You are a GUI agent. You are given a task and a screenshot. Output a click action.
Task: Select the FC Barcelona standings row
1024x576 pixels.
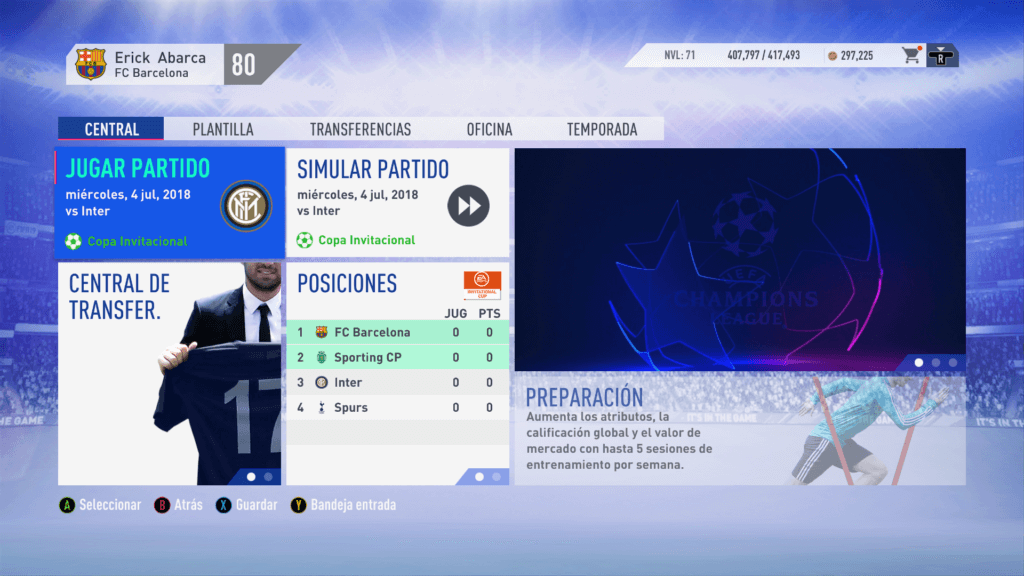[x=397, y=332]
